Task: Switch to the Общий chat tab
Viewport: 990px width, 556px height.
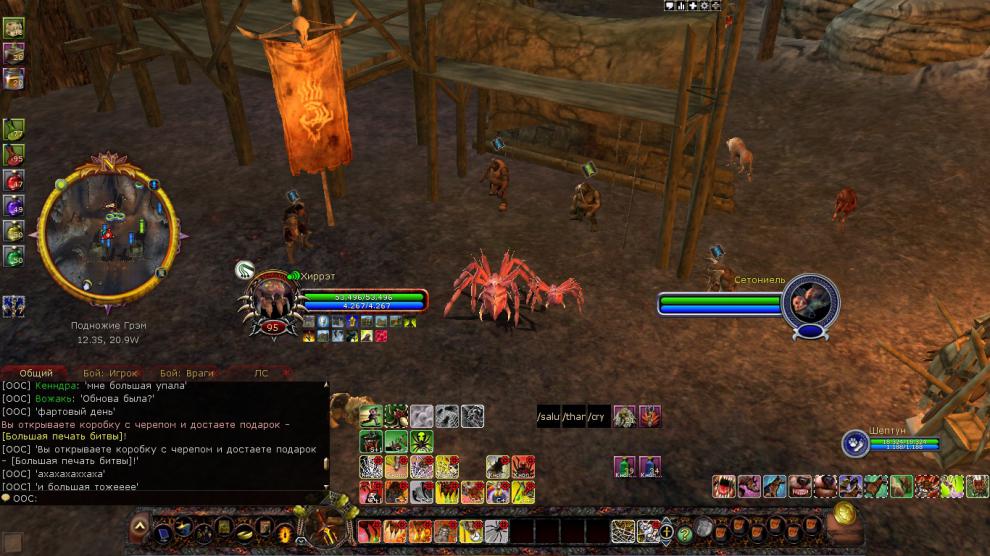Action: coord(36,373)
